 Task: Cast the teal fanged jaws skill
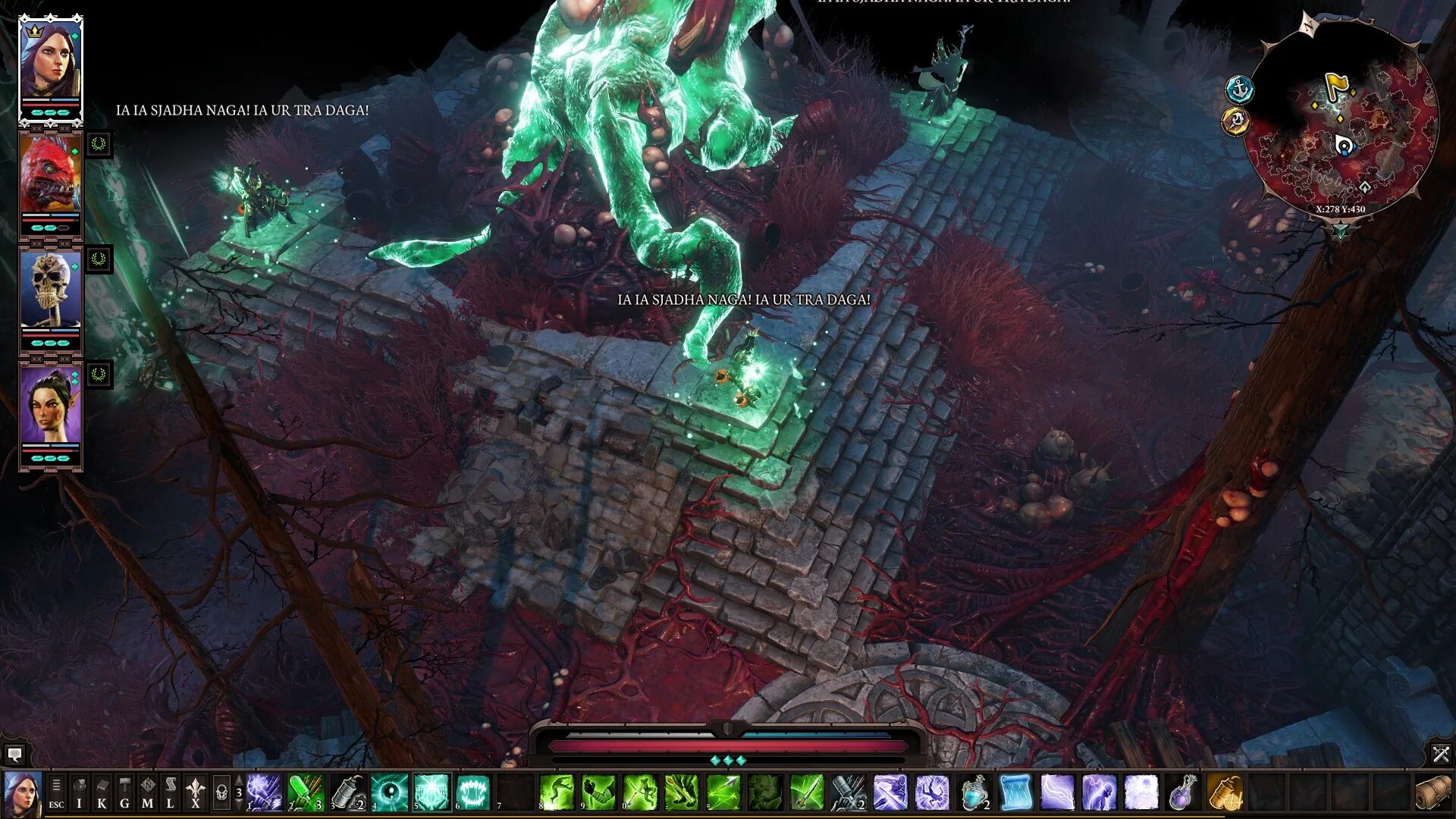click(473, 793)
